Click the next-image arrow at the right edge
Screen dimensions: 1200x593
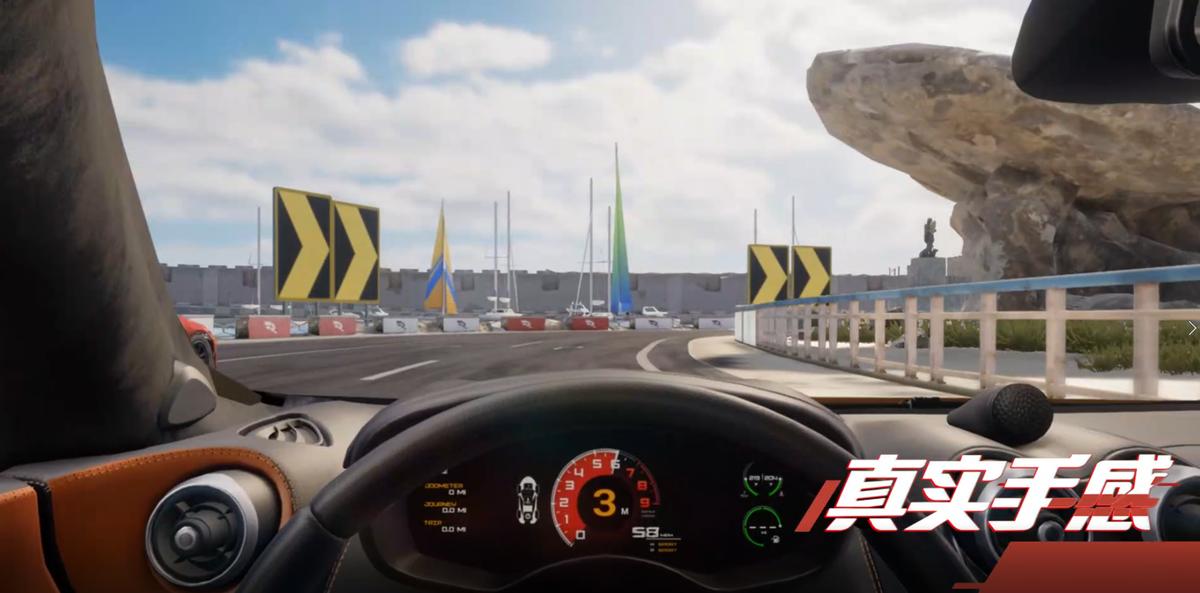pos(1191,327)
